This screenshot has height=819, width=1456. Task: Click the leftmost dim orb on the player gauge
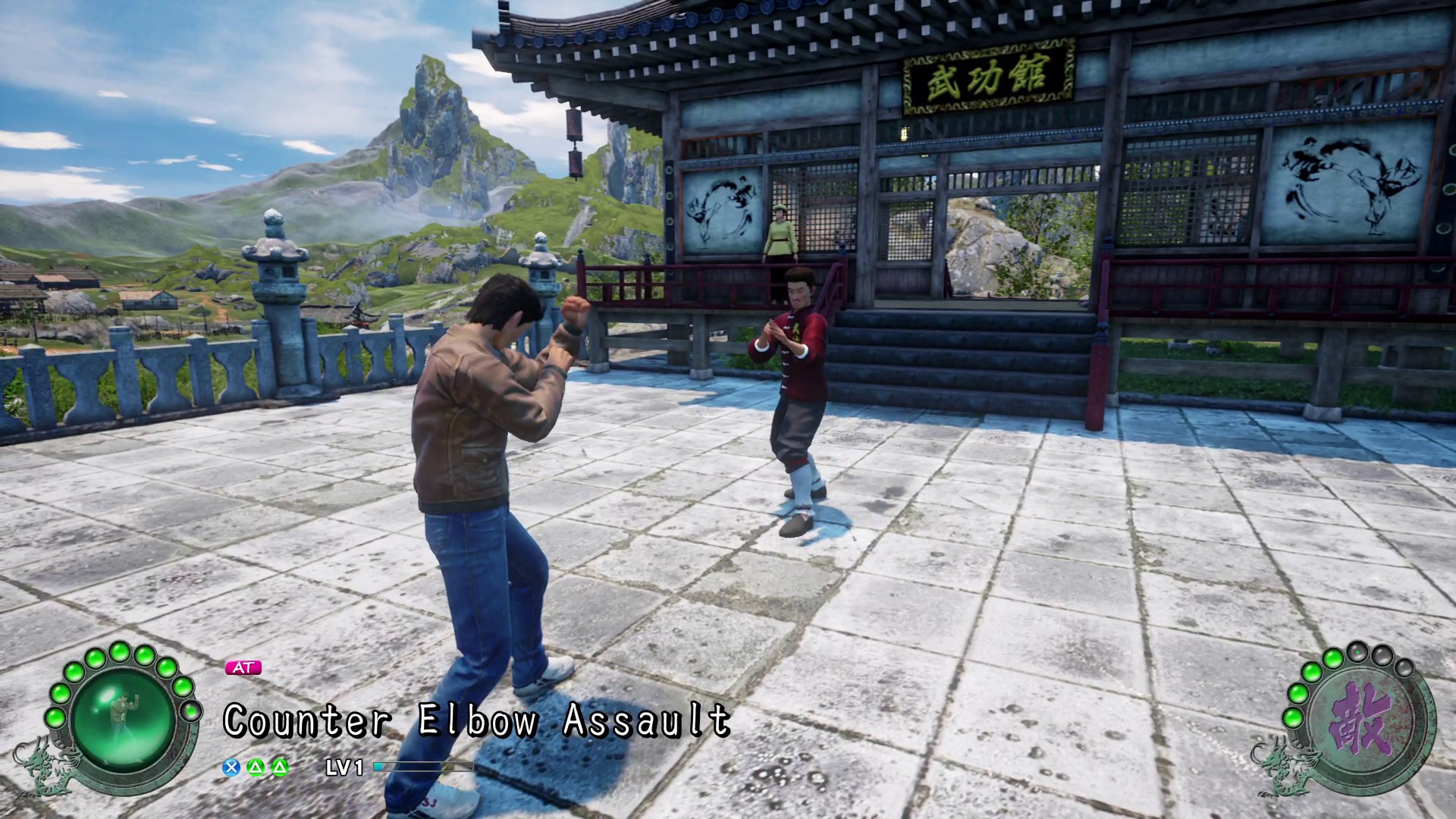pyautogui.click(x=191, y=711)
